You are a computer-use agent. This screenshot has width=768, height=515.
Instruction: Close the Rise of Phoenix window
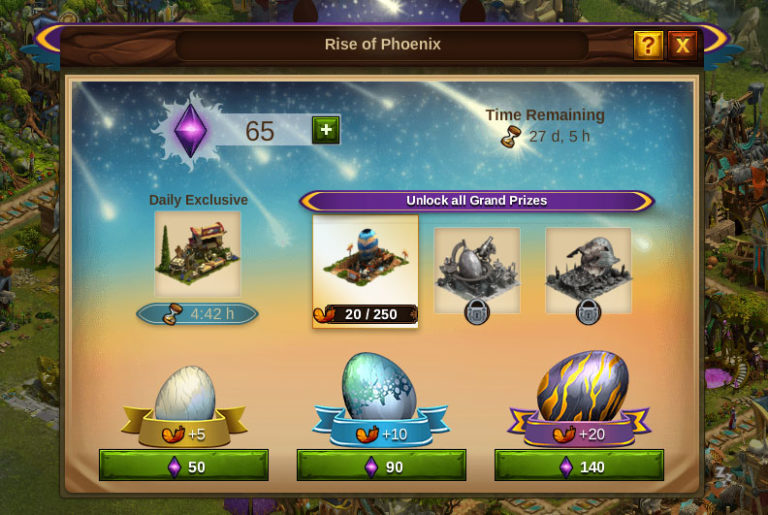click(x=682, y=45)
